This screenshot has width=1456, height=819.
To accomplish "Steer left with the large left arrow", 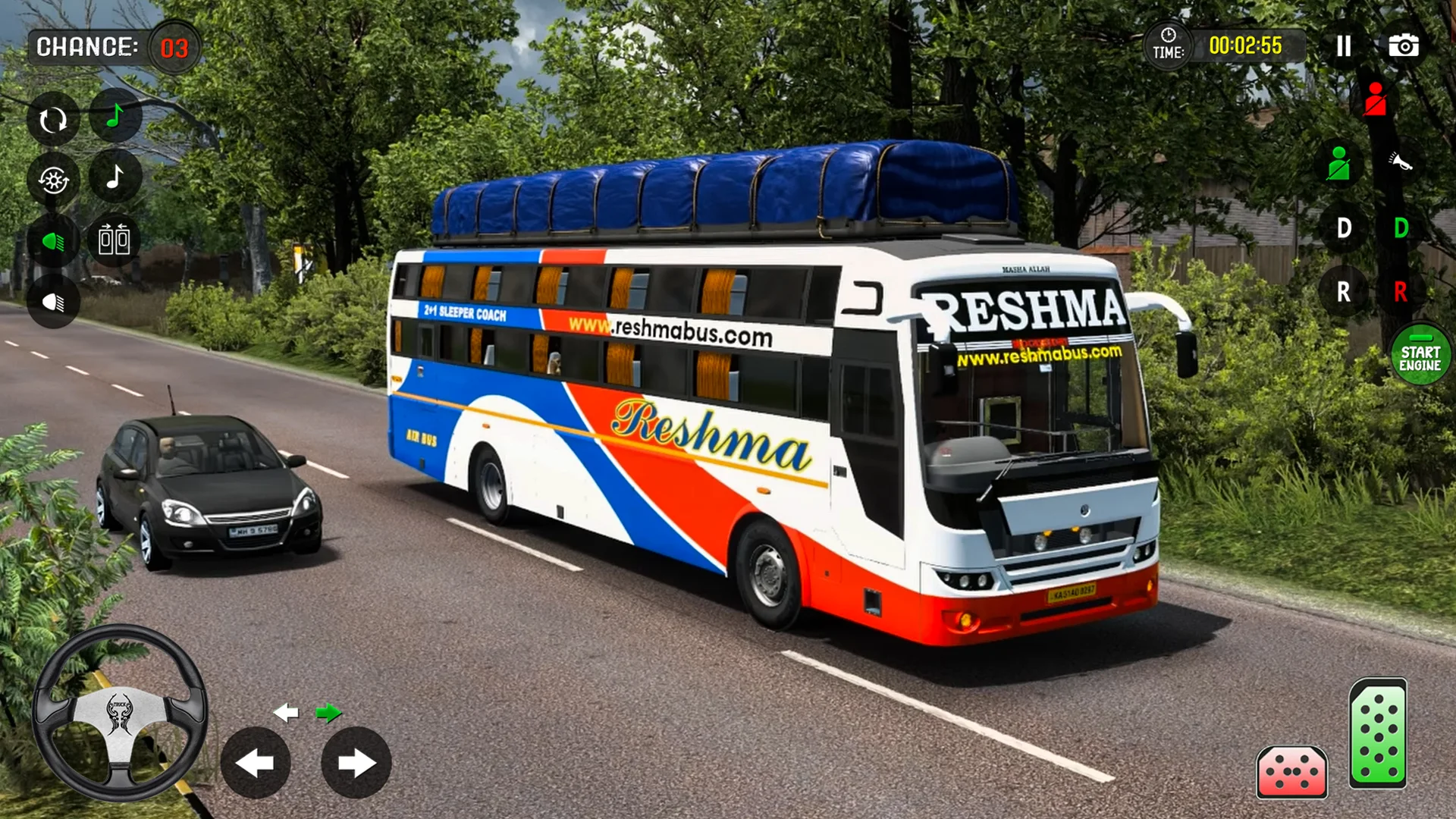I will pos(256,763).
